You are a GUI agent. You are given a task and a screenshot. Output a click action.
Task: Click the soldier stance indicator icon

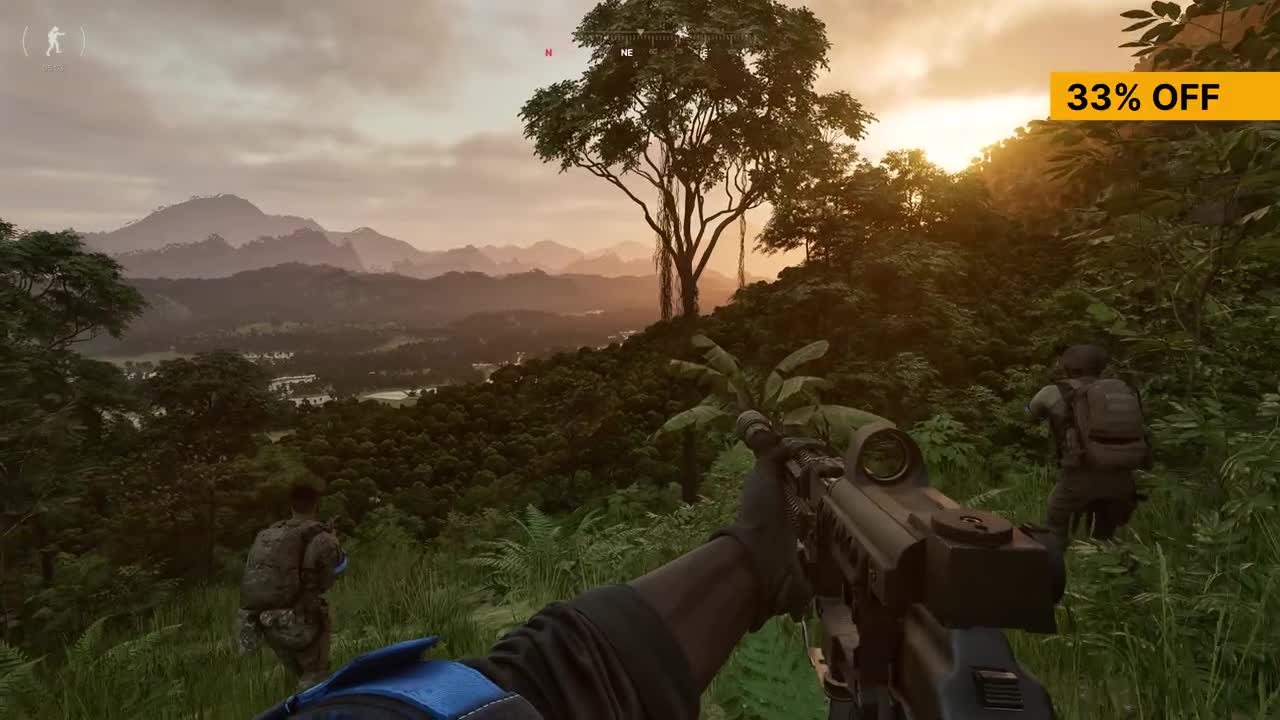(54, 41)
